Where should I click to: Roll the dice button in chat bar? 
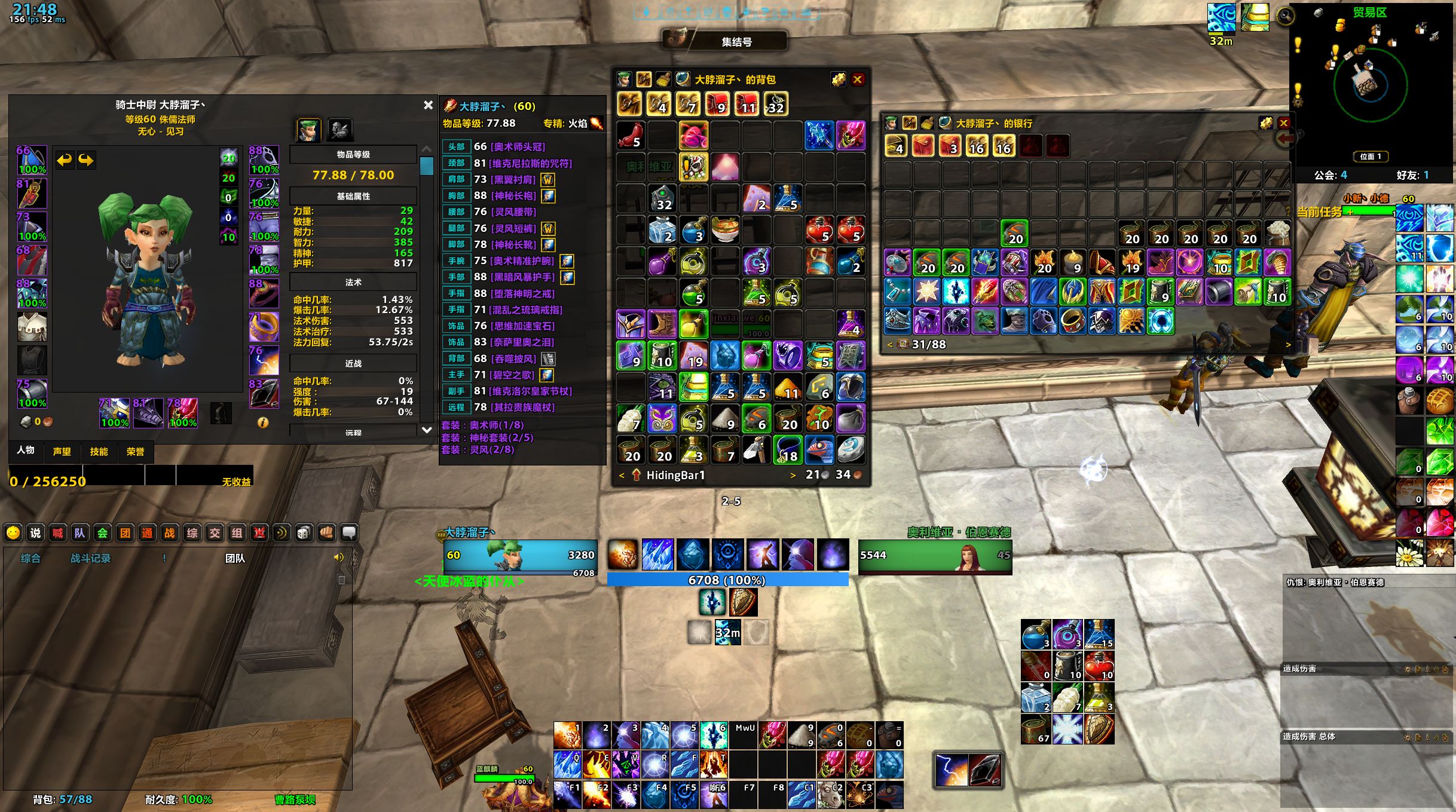(304, 533)
